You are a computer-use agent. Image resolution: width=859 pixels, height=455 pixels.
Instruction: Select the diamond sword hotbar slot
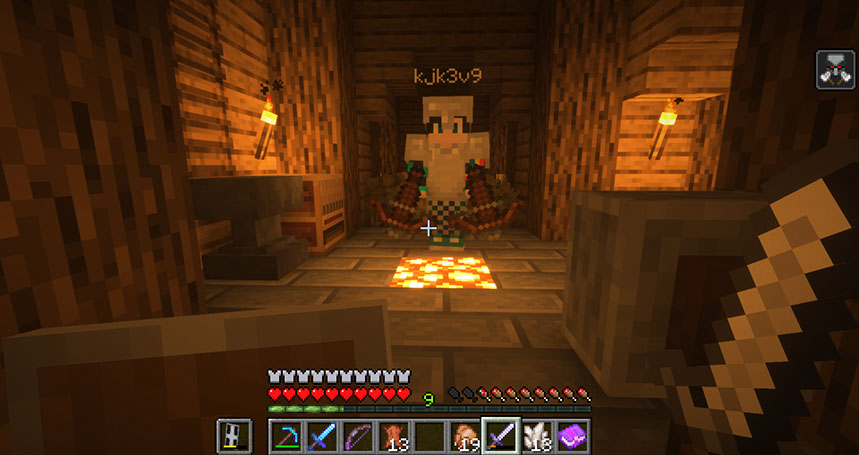tap(322, 436)
